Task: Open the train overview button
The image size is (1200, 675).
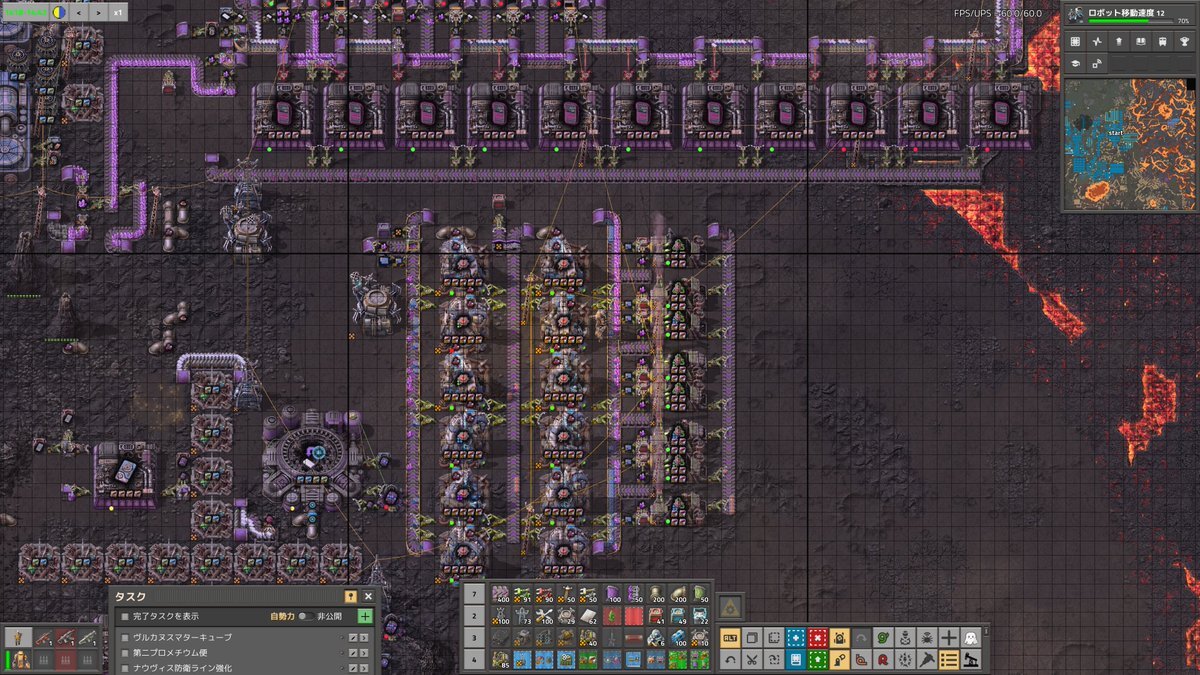Action: click(1163, 42)
